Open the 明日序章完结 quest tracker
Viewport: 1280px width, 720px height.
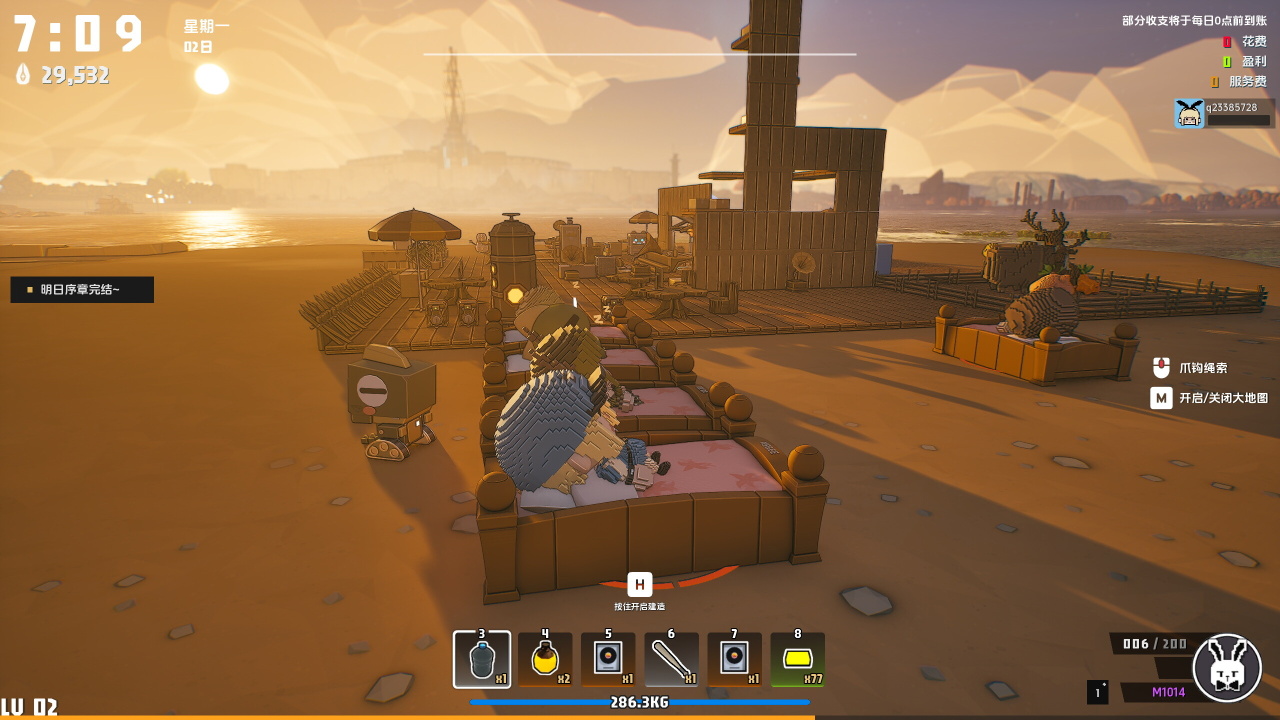(82, 290)
